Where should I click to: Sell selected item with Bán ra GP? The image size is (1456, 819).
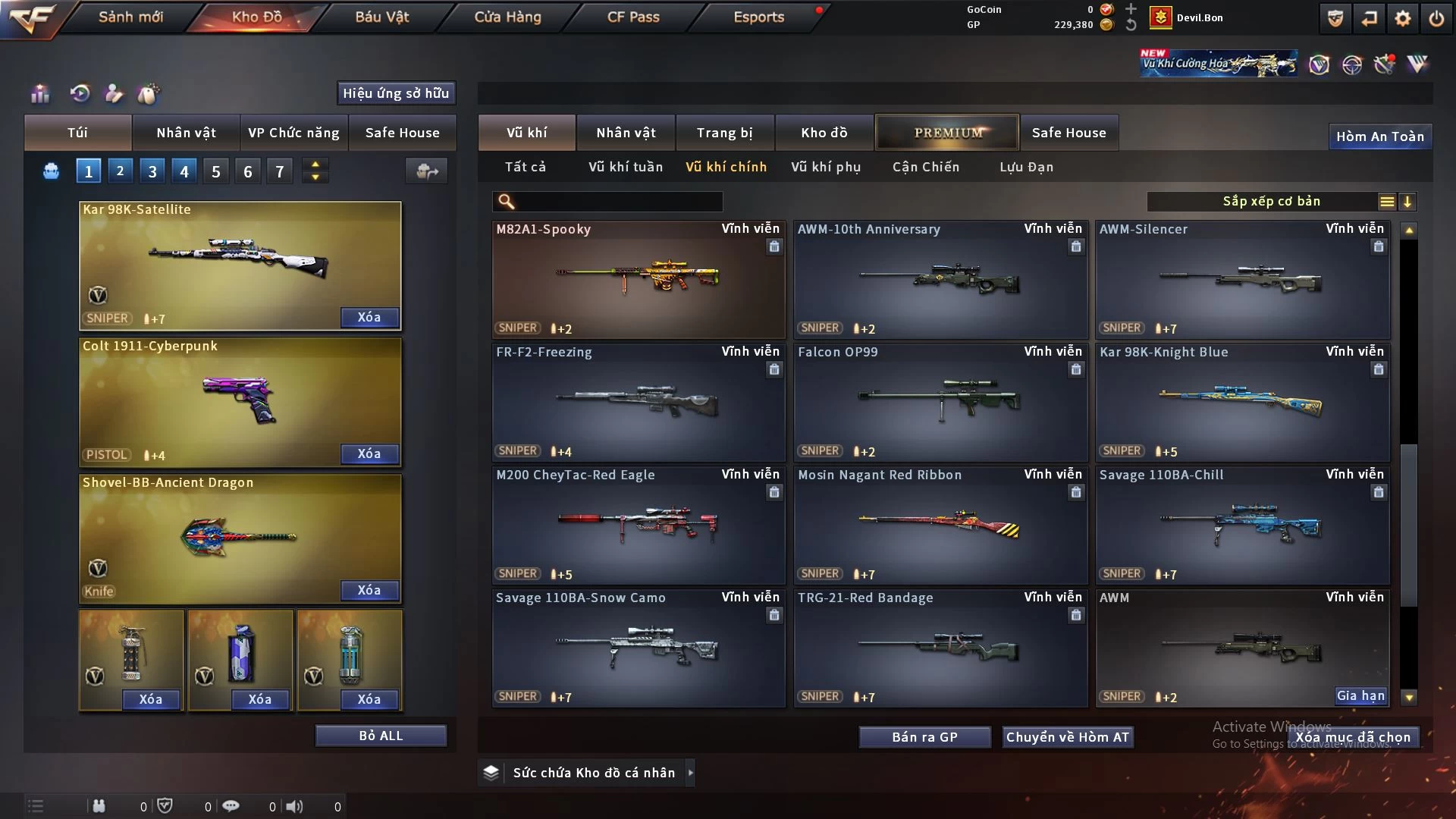point(924,737)
